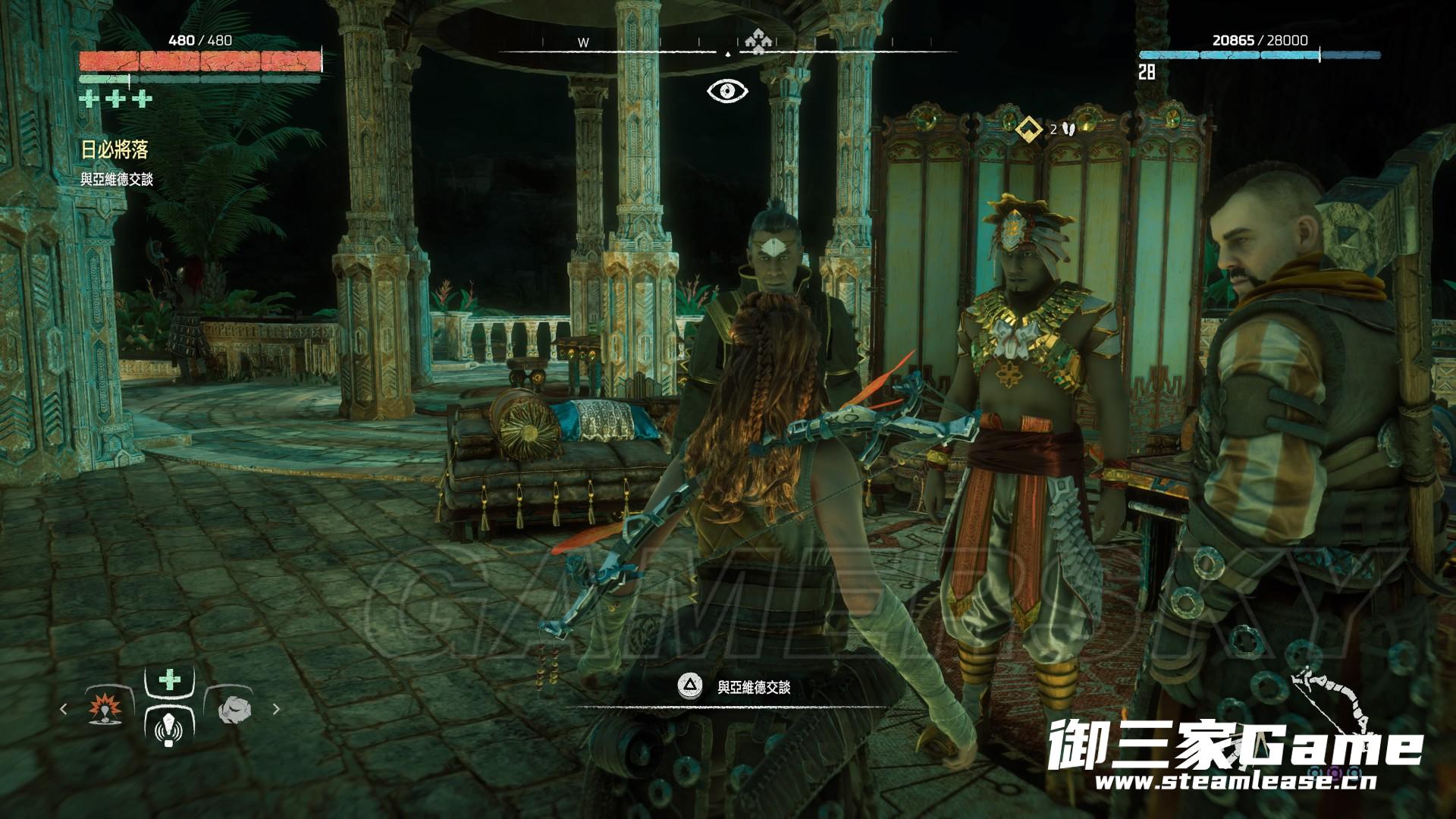Choose the 與亞維德交談 talk prompt label
This screenshot has width=1456, height=819.
(x=754, y=687)
